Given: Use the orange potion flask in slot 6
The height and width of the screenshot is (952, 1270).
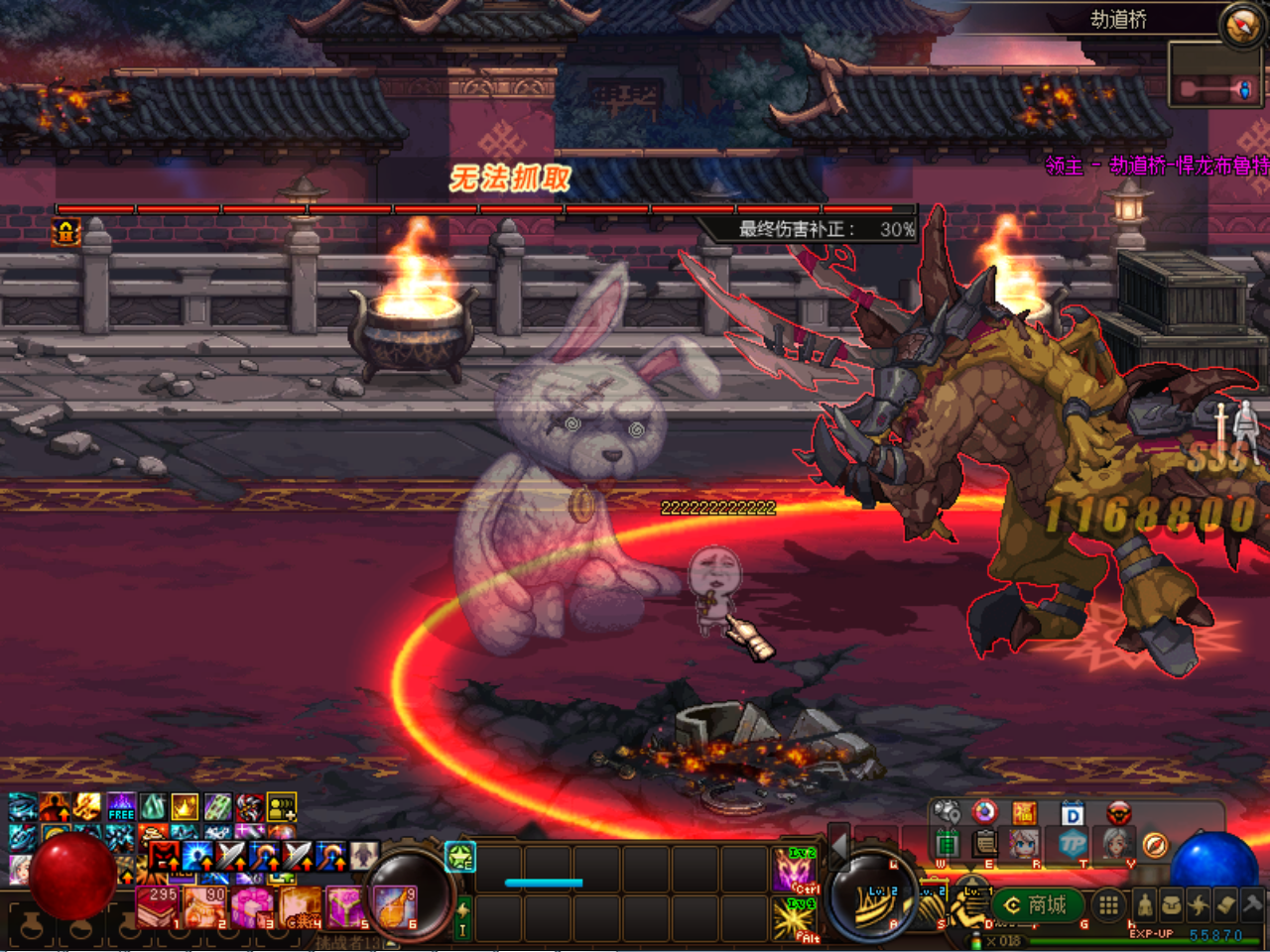Looking at the screenshot, I should 396,907.
